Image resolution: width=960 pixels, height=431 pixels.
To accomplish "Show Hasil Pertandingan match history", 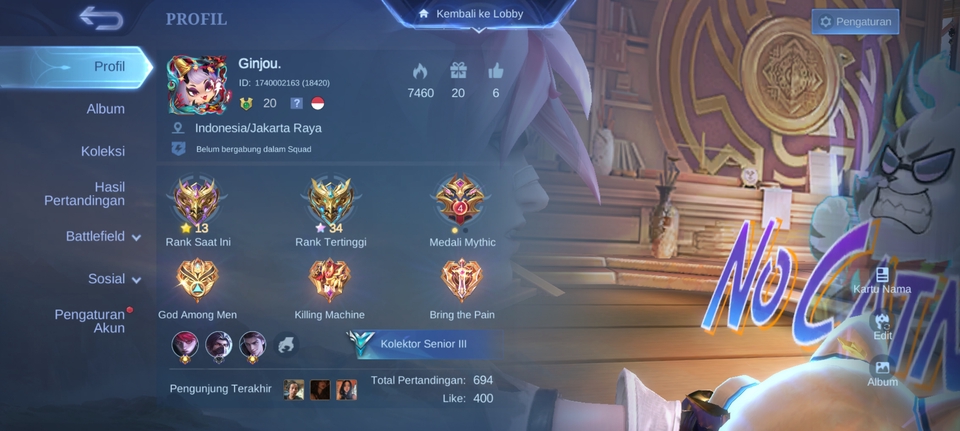I will point(85,194).
